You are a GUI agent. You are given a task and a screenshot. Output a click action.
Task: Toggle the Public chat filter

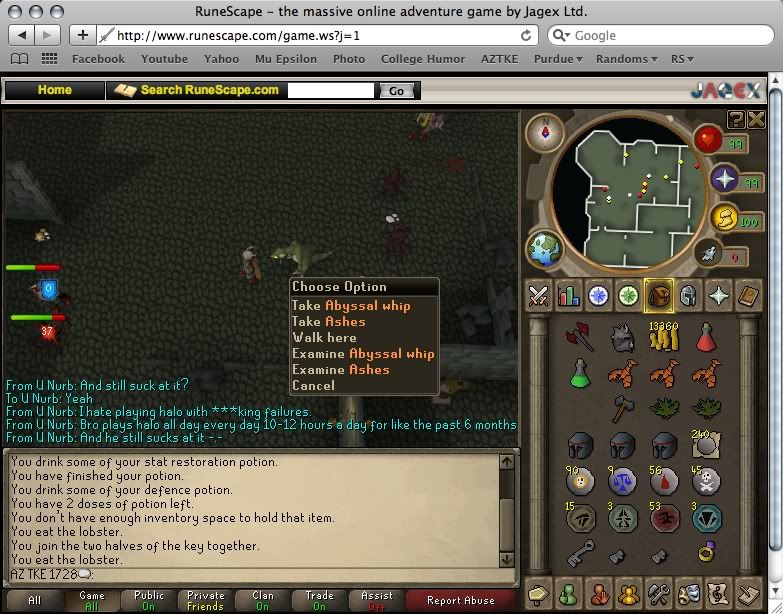[149, 601]
